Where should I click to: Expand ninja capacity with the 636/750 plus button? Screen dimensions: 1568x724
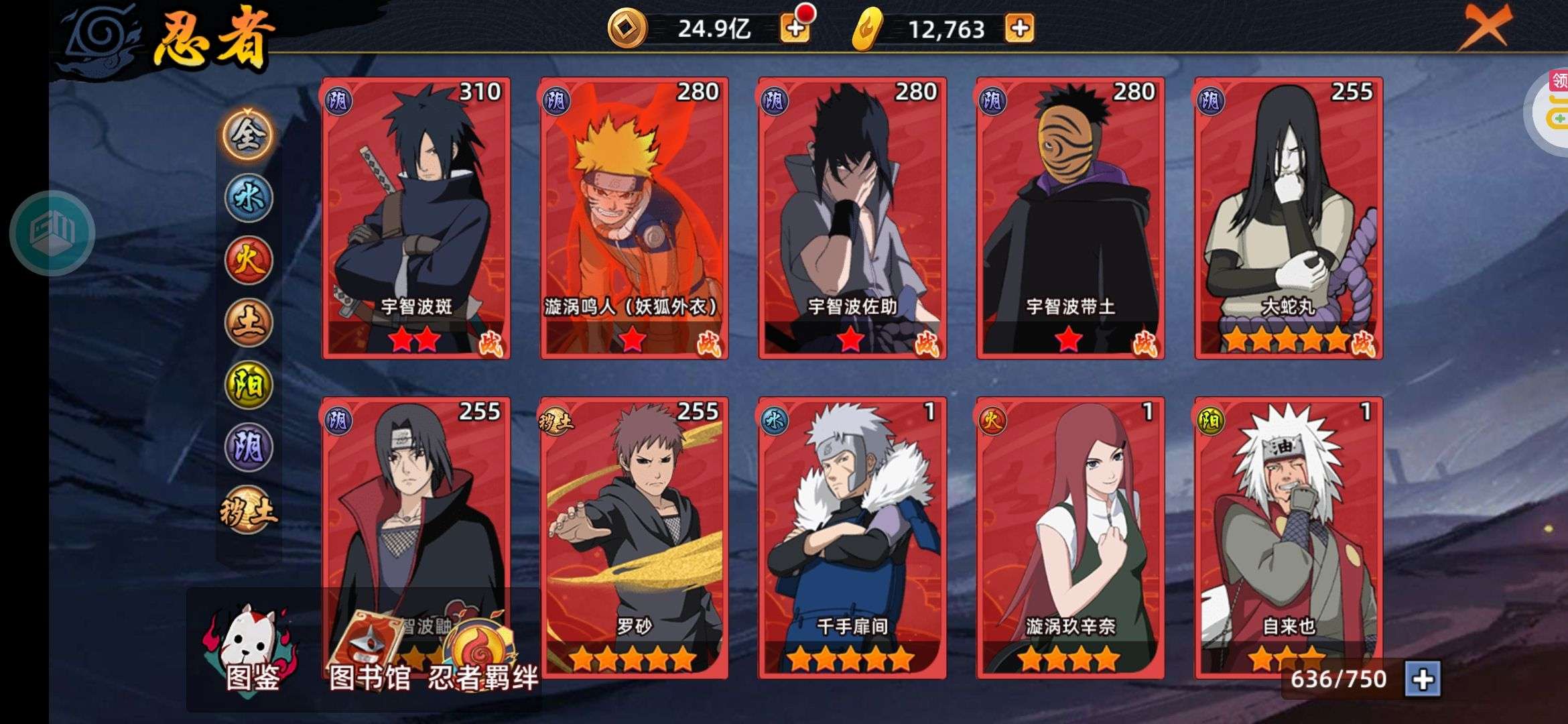point(1422,680)
